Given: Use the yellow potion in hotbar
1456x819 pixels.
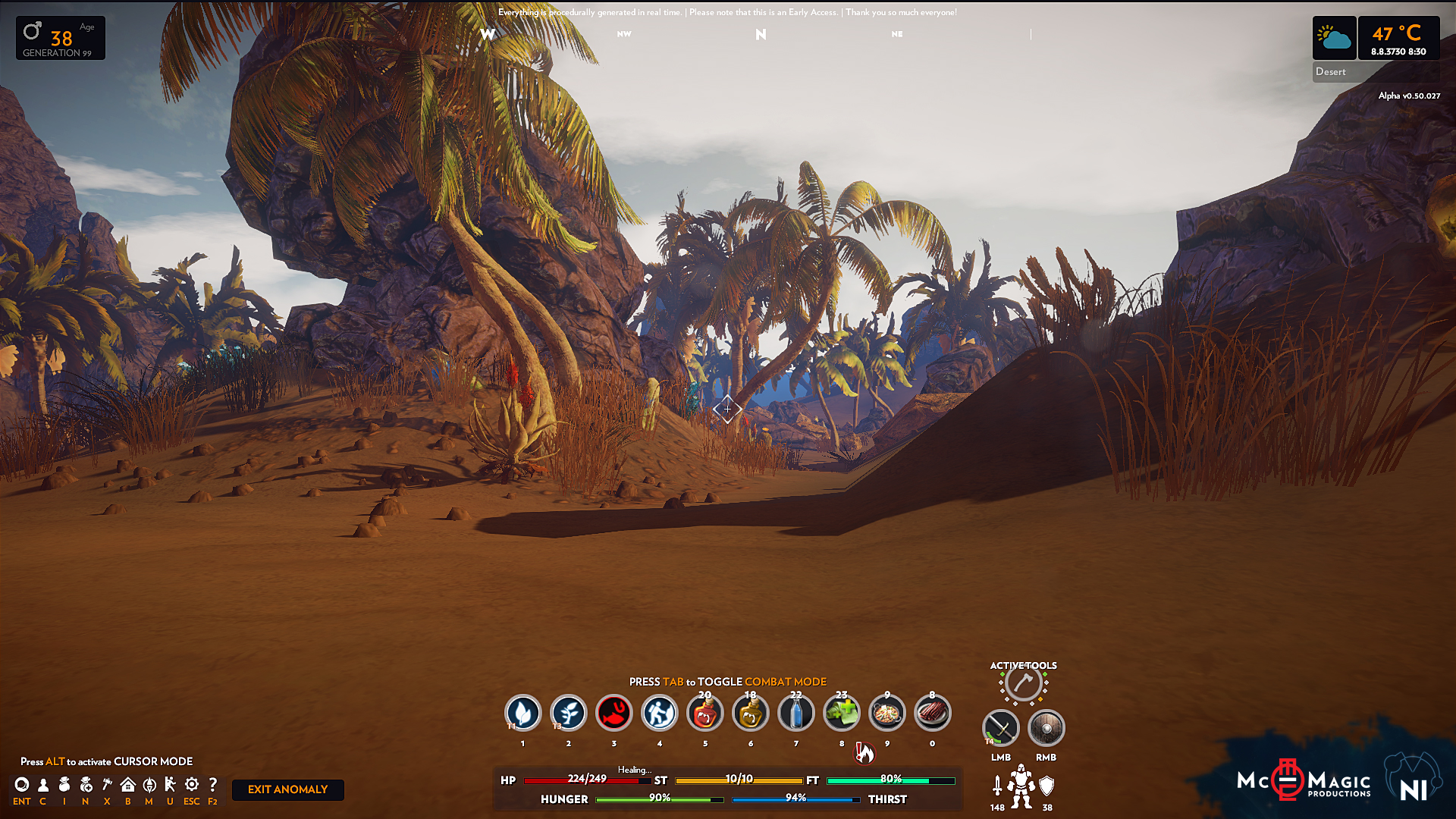Looking at the screenshot, I should click(x=750, y=713).
